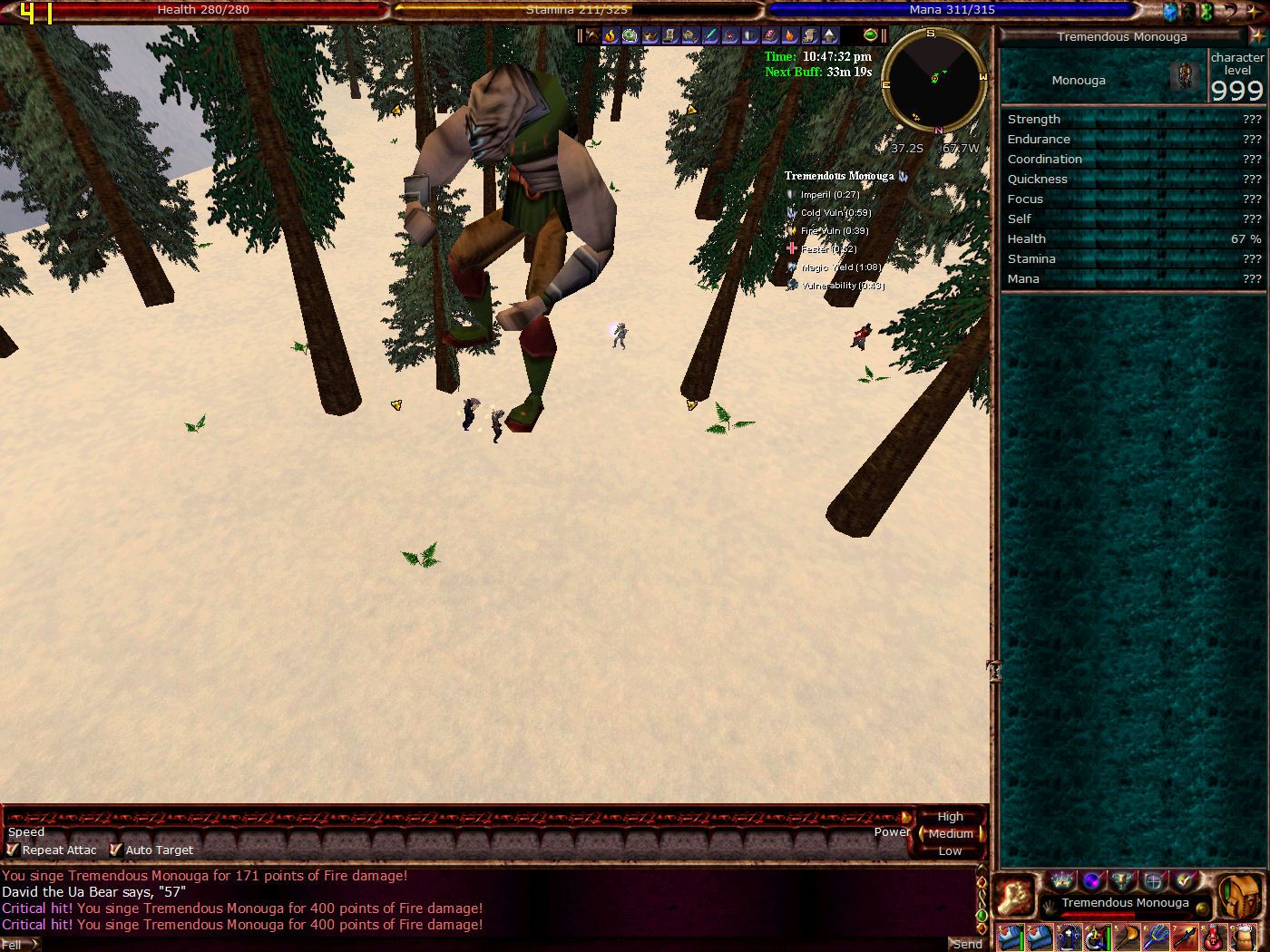This screenshot has height=952, width=1270.
Task: Use the red potion in the hotbar
Action: coord(1214,937)
